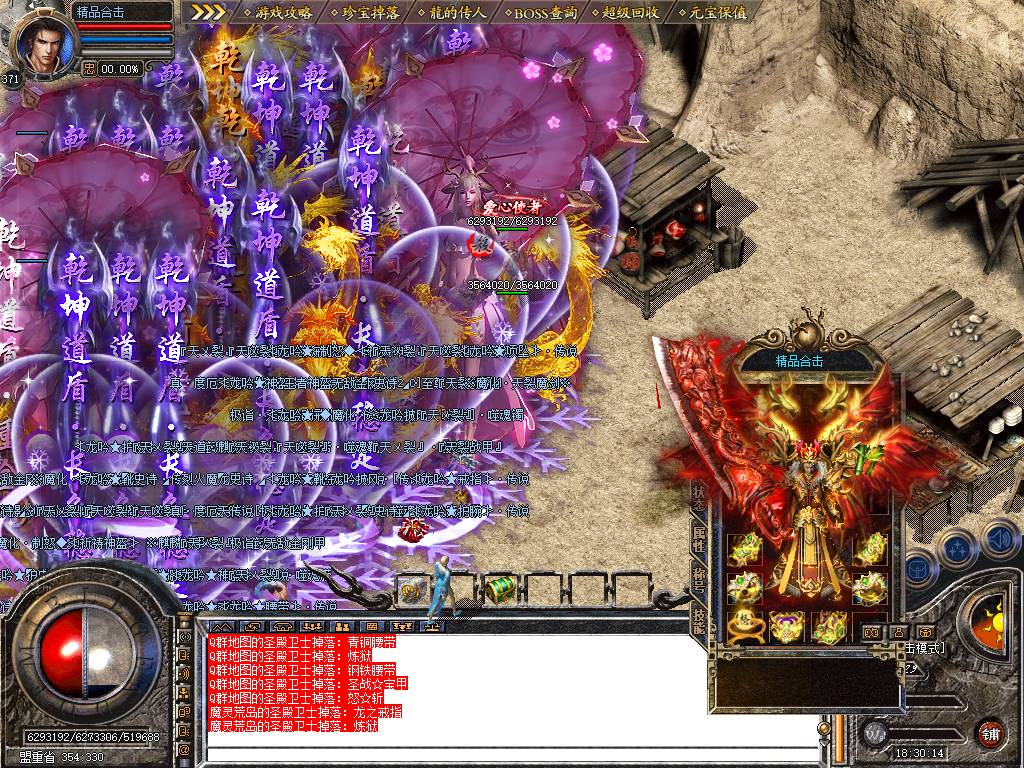Viewport: 1024px width, 768px height.
Task: Click the blue four-star sparkle round button
Action: pyautogui.click(x=957, y=547)
